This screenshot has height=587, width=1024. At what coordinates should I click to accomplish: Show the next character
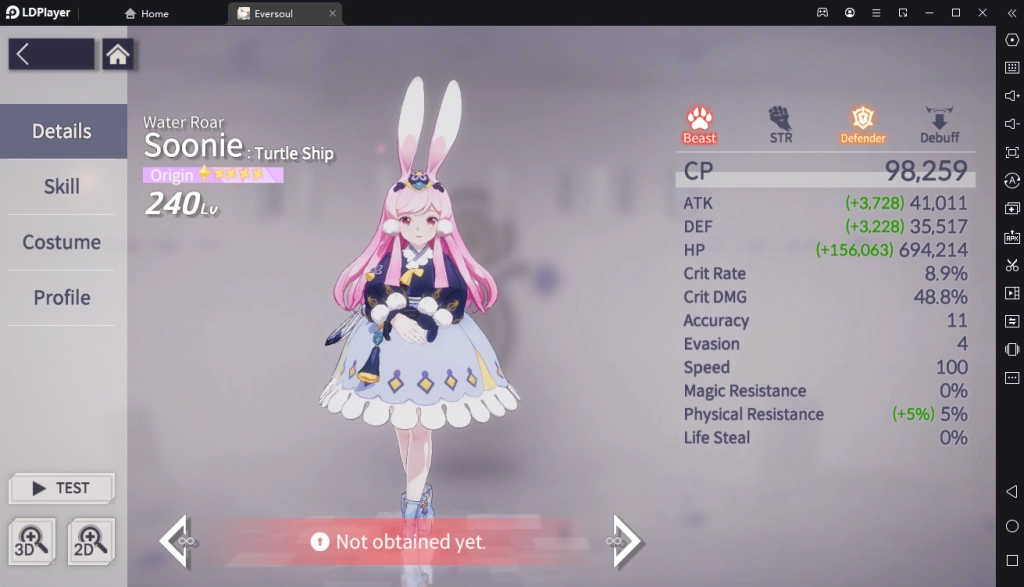624,540
